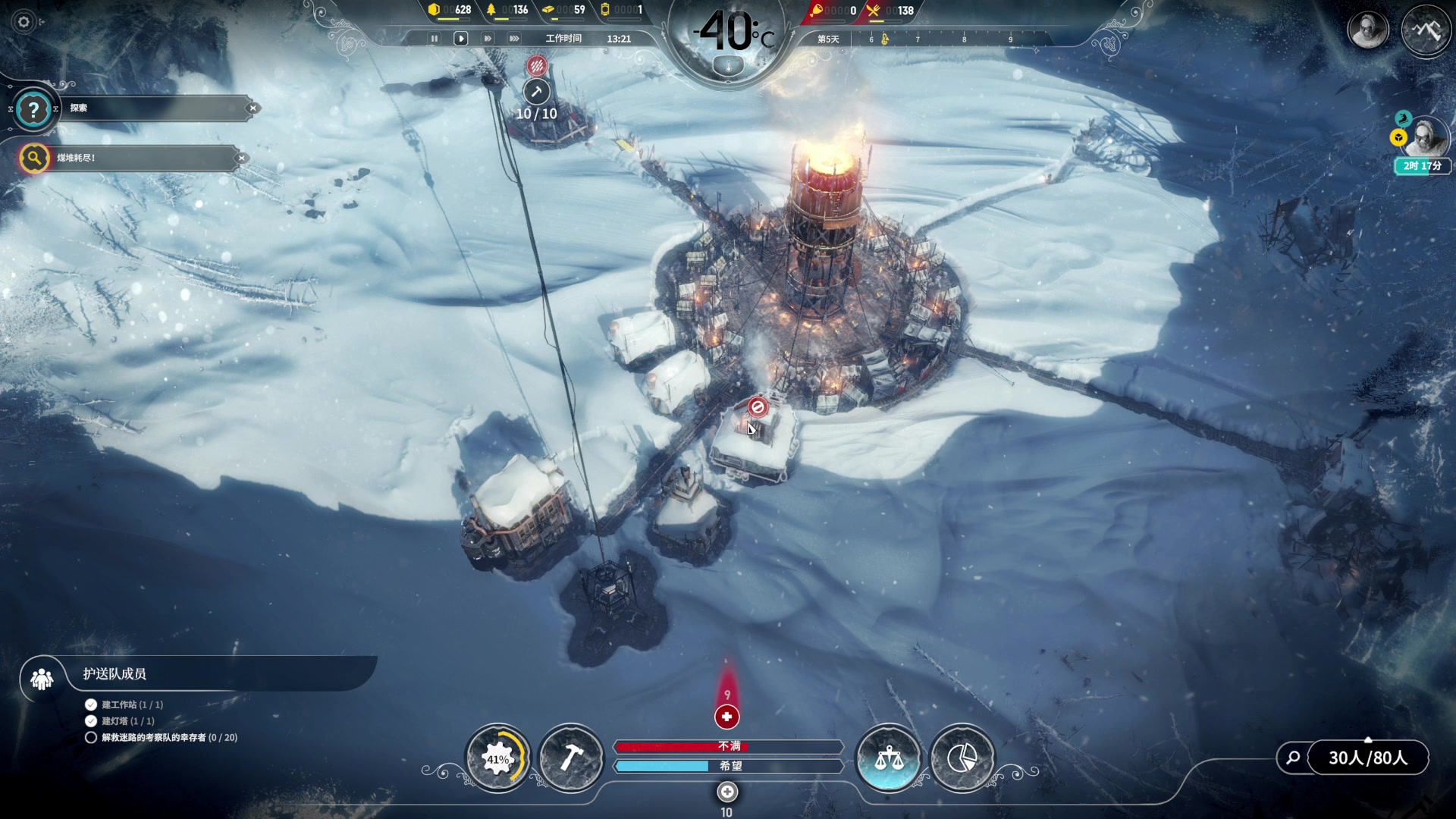Expand the 护送队成员 objective panel

42,679
